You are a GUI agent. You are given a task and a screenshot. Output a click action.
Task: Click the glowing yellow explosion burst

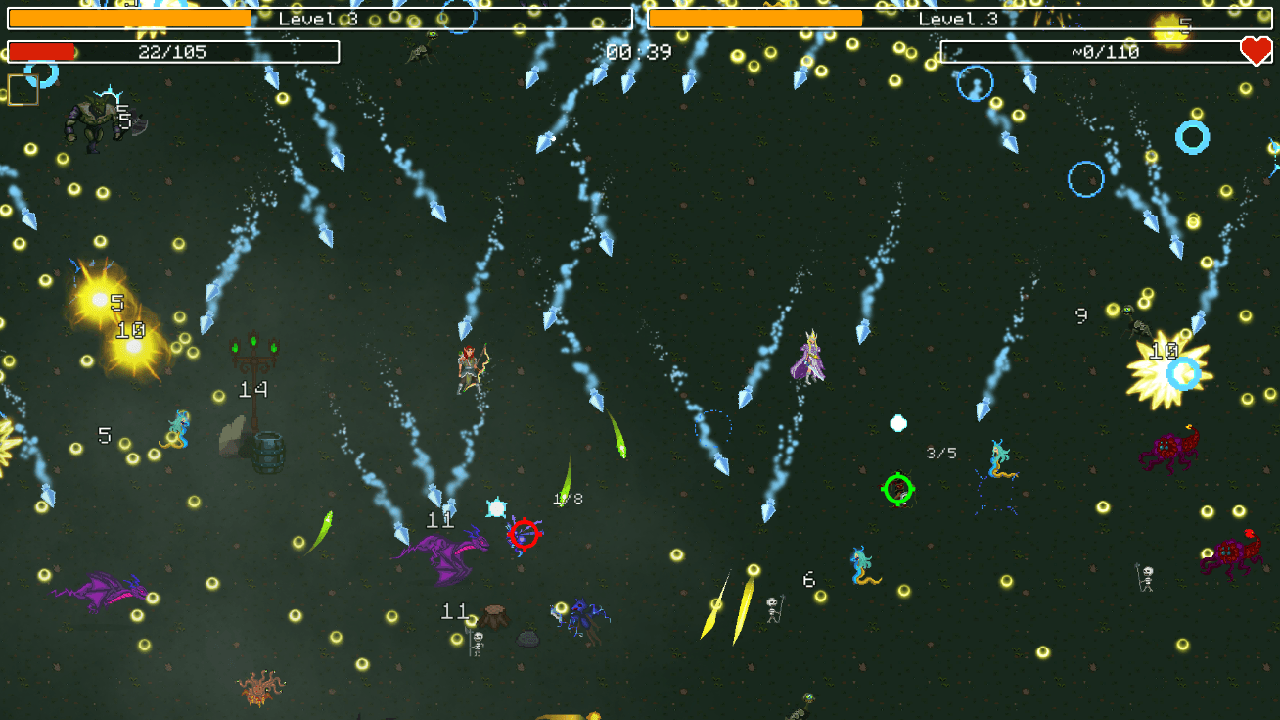(x=100, y=300)
